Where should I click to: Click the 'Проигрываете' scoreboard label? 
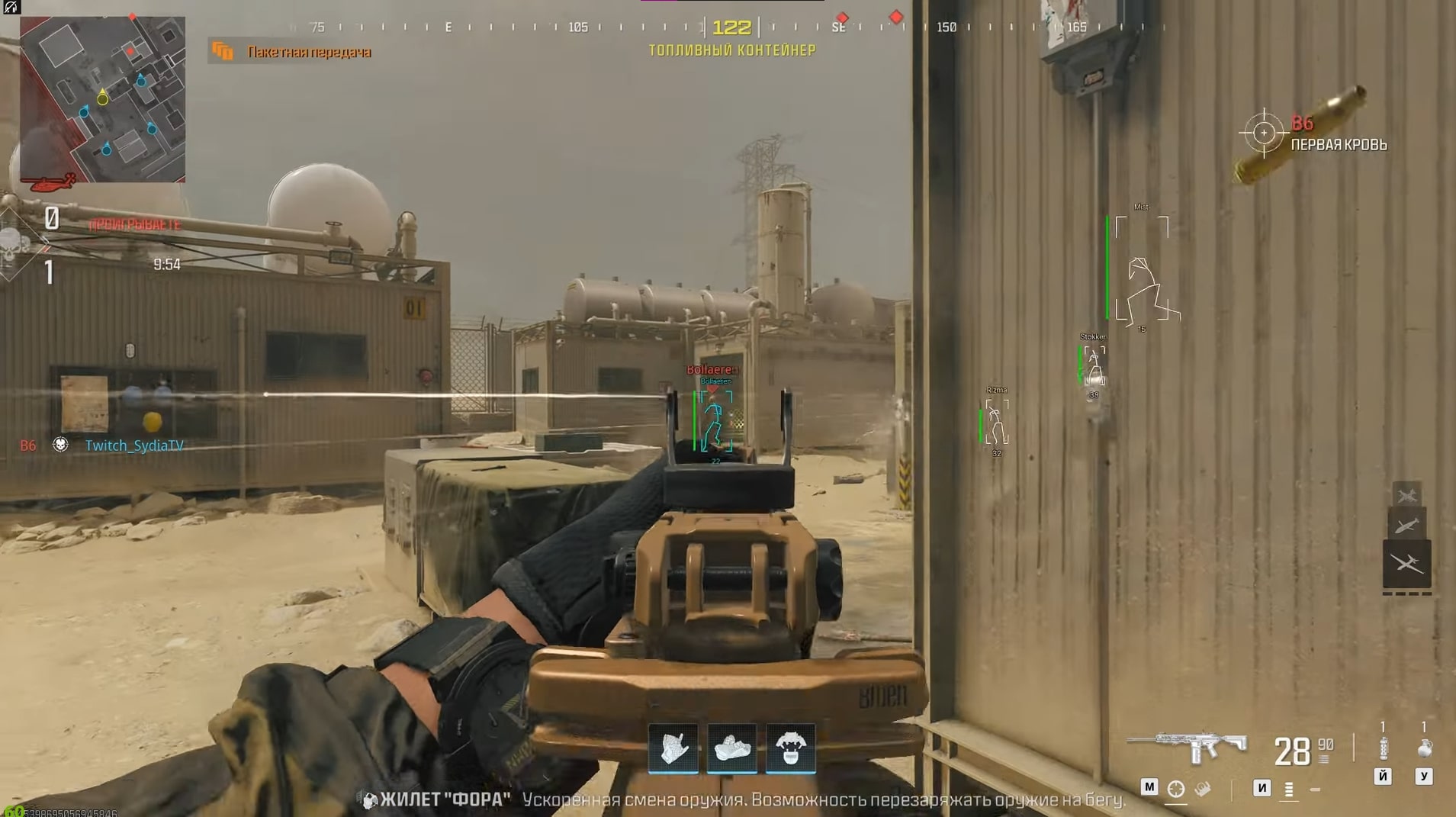tap(135, 224)
